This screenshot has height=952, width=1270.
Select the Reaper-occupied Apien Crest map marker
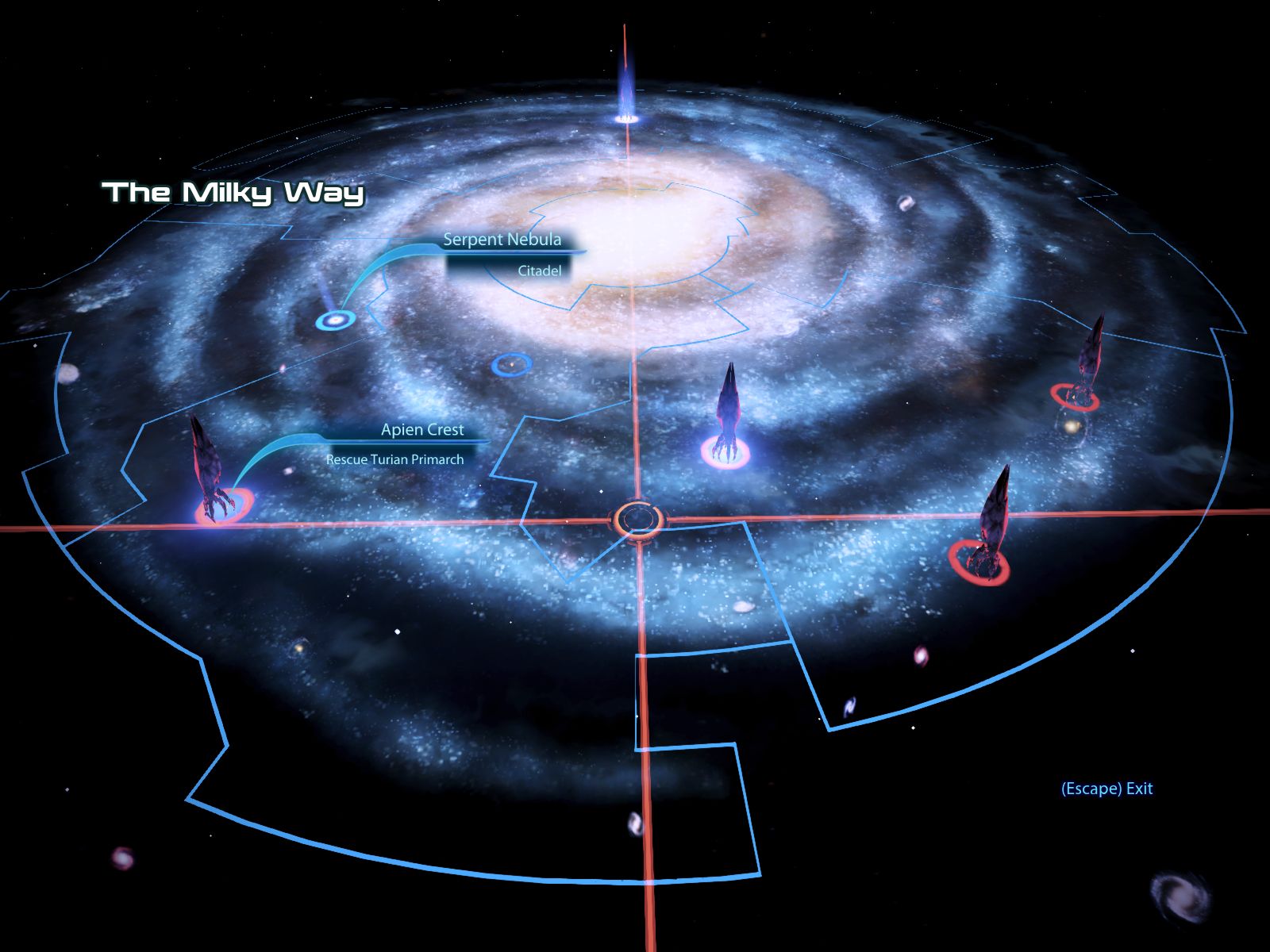(224, 505)
